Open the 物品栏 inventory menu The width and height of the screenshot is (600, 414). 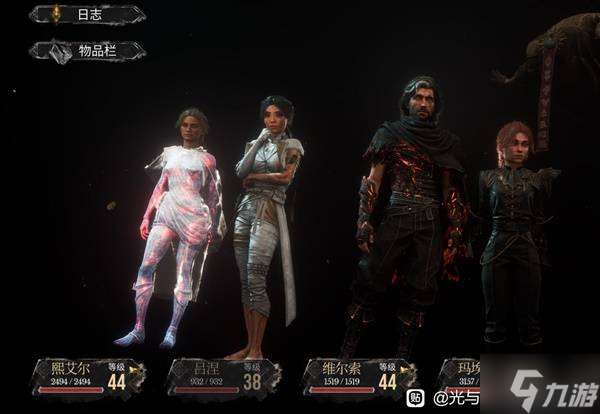[x=86, y=51]
